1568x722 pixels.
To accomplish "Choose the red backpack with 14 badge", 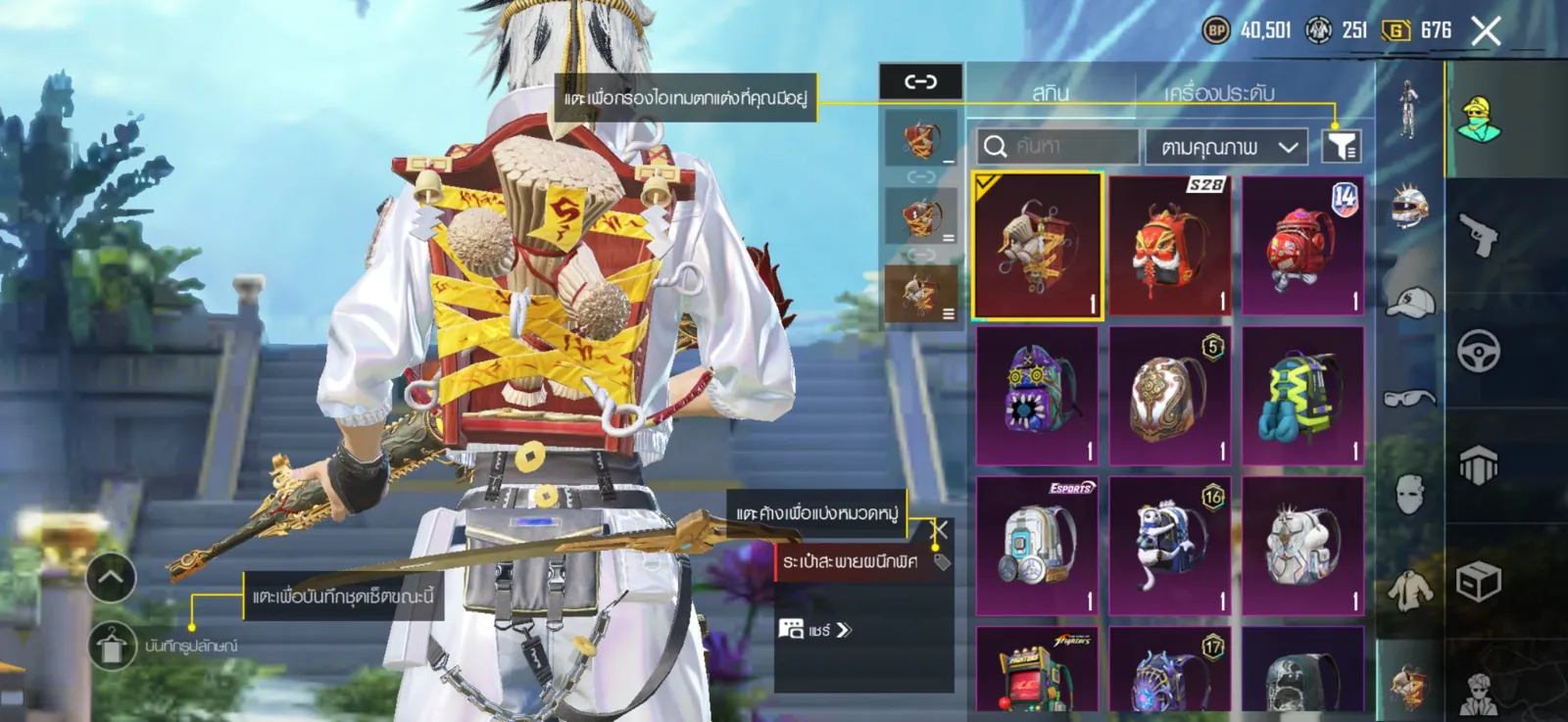I will click(1302, 246).
